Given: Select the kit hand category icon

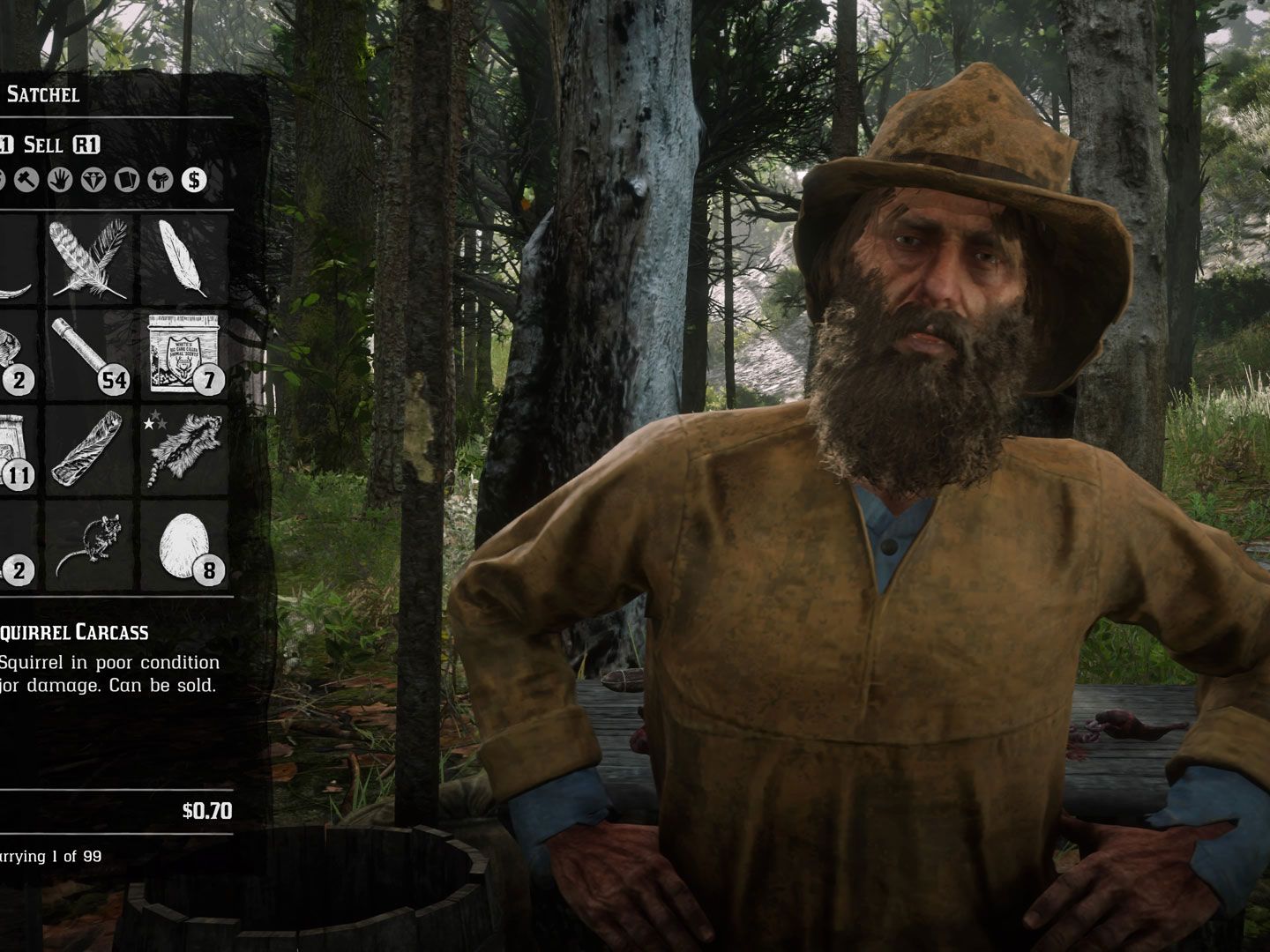Looking at the screenshot, I should point(61,180).
